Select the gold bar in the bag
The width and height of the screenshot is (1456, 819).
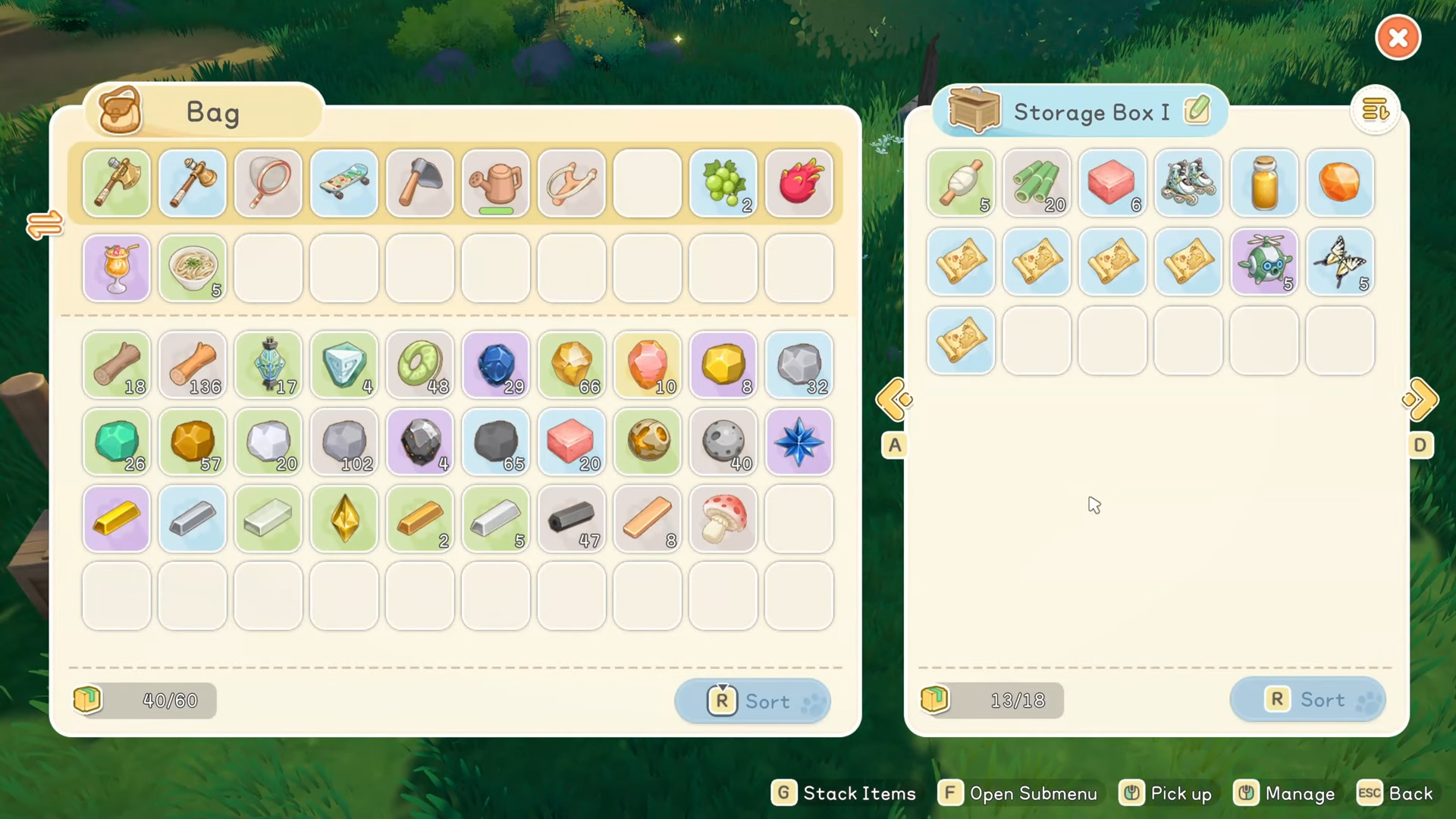pos(117,519)
